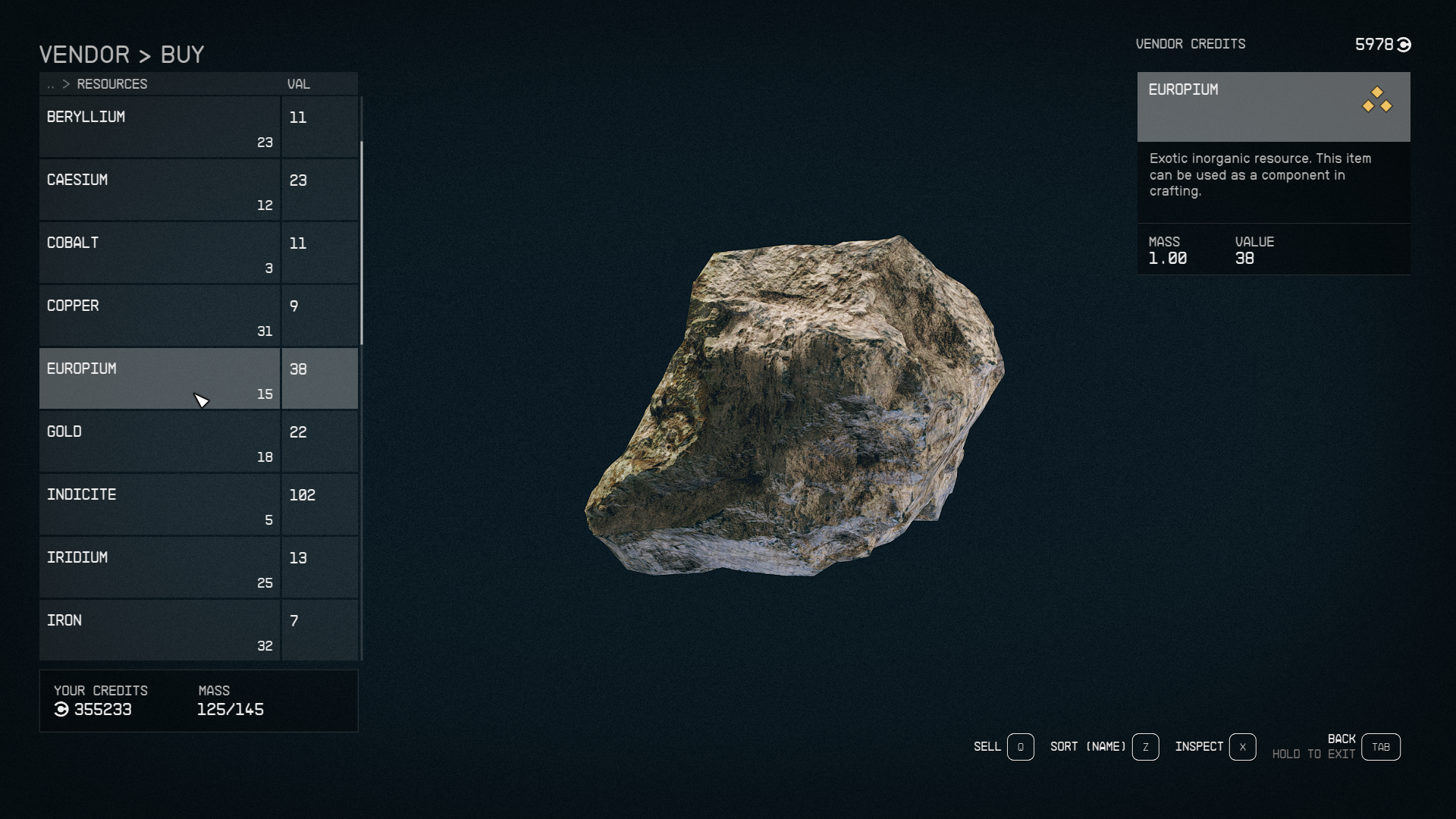Screen dimensions: 1456x819
Task: Click the Z key badge for Sort
Action: (x=1145, y=747)
